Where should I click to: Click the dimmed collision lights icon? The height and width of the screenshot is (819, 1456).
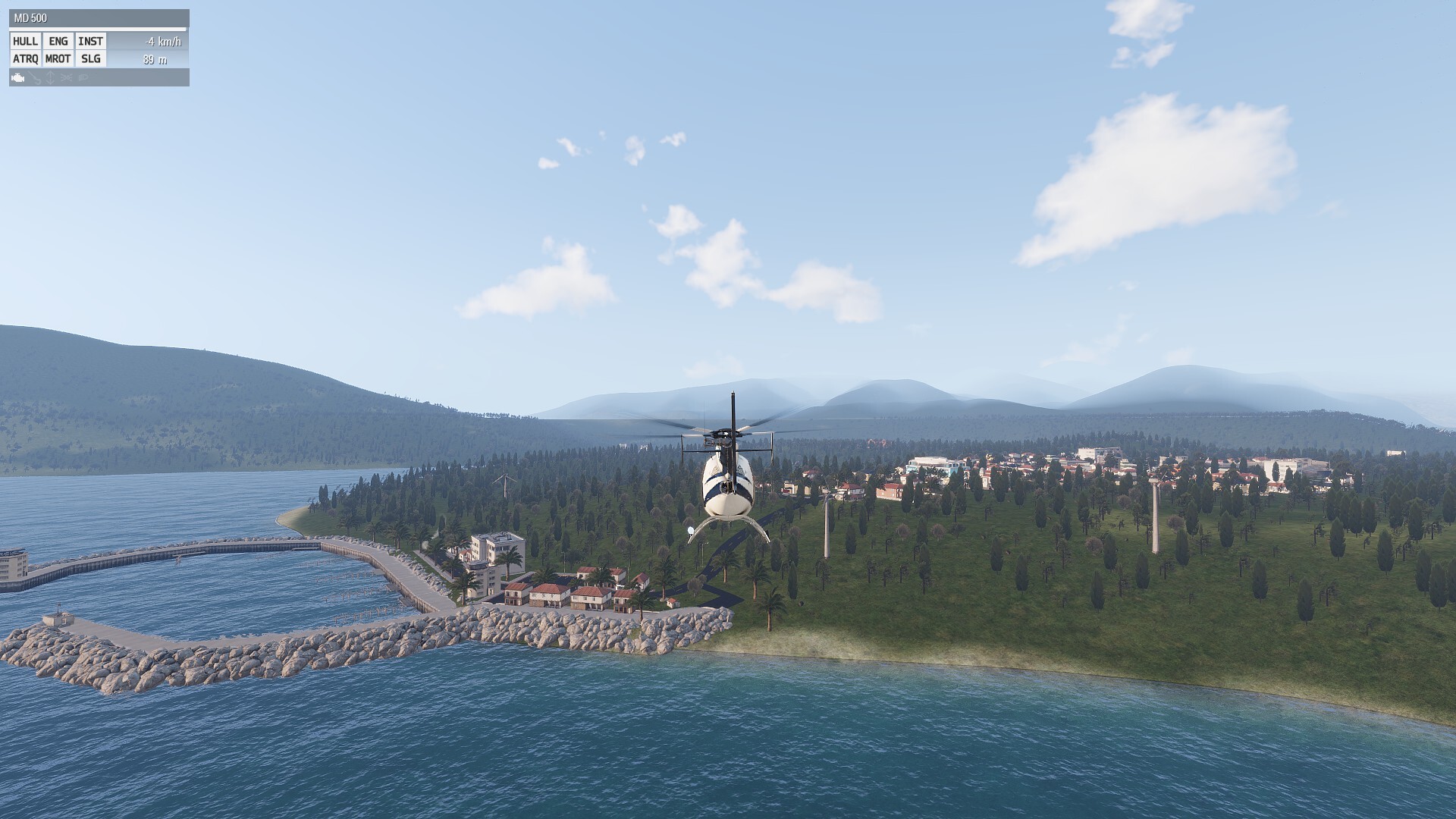[x=67, y=78]
